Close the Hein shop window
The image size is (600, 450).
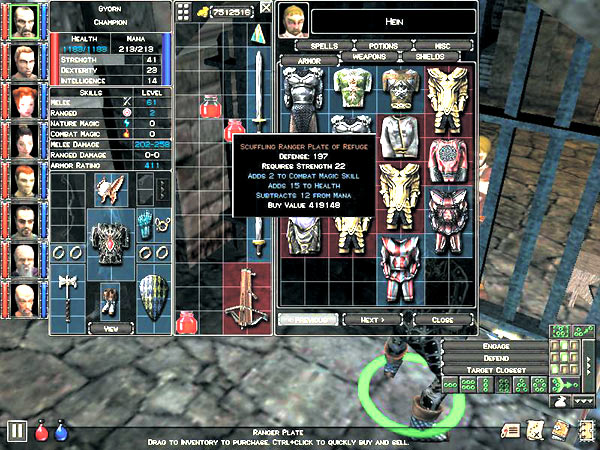tap(441, 319)
